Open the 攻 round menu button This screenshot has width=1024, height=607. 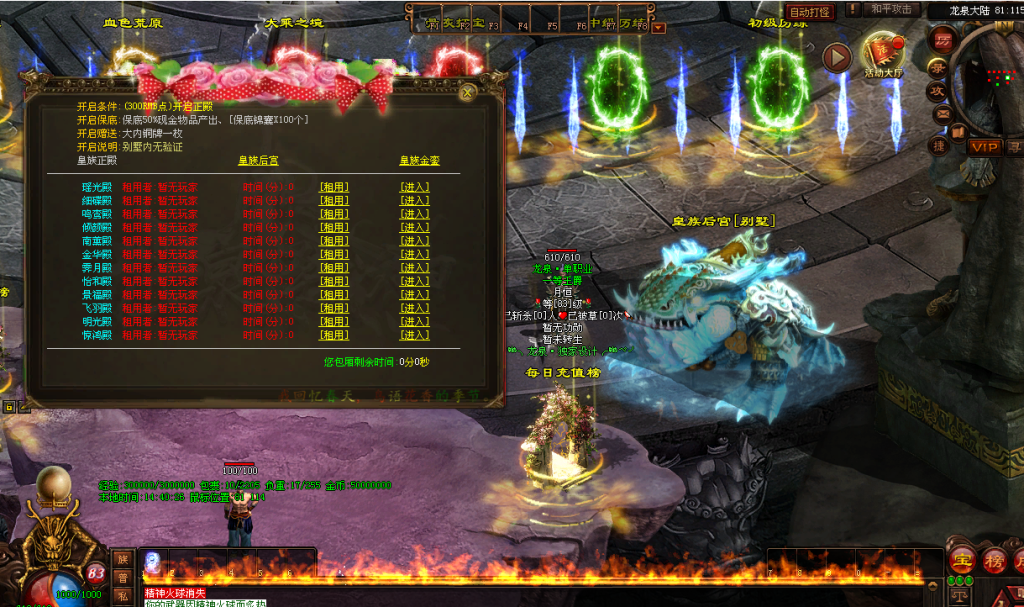click(938, 91)
